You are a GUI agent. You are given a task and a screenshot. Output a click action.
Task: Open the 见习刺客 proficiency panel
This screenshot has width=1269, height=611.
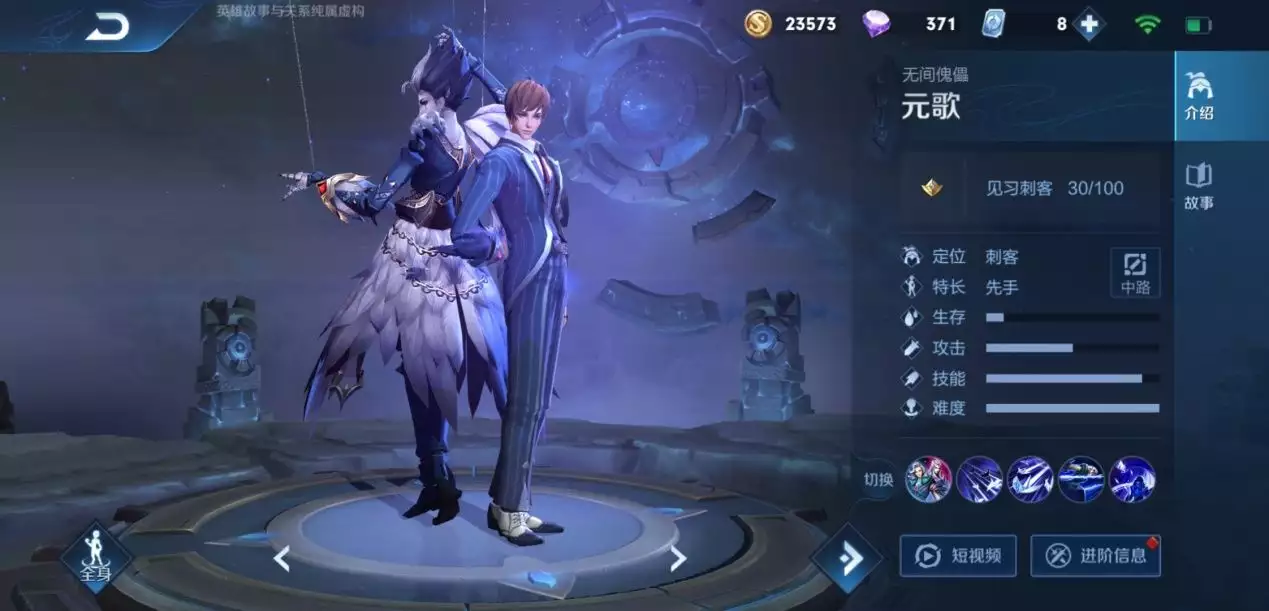pos(1030,188)
